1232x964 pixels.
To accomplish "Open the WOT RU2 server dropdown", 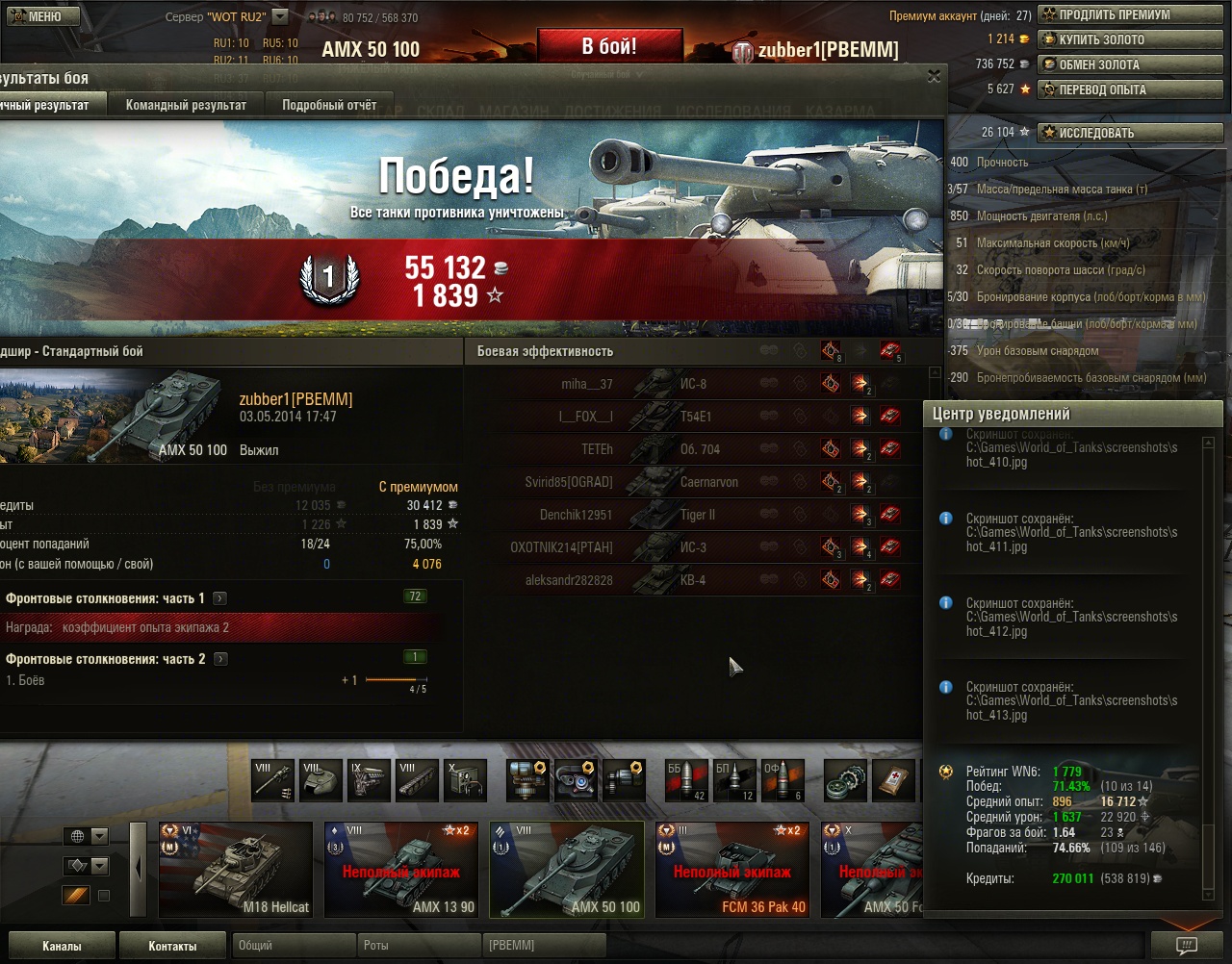I will [x=279, y=16].
